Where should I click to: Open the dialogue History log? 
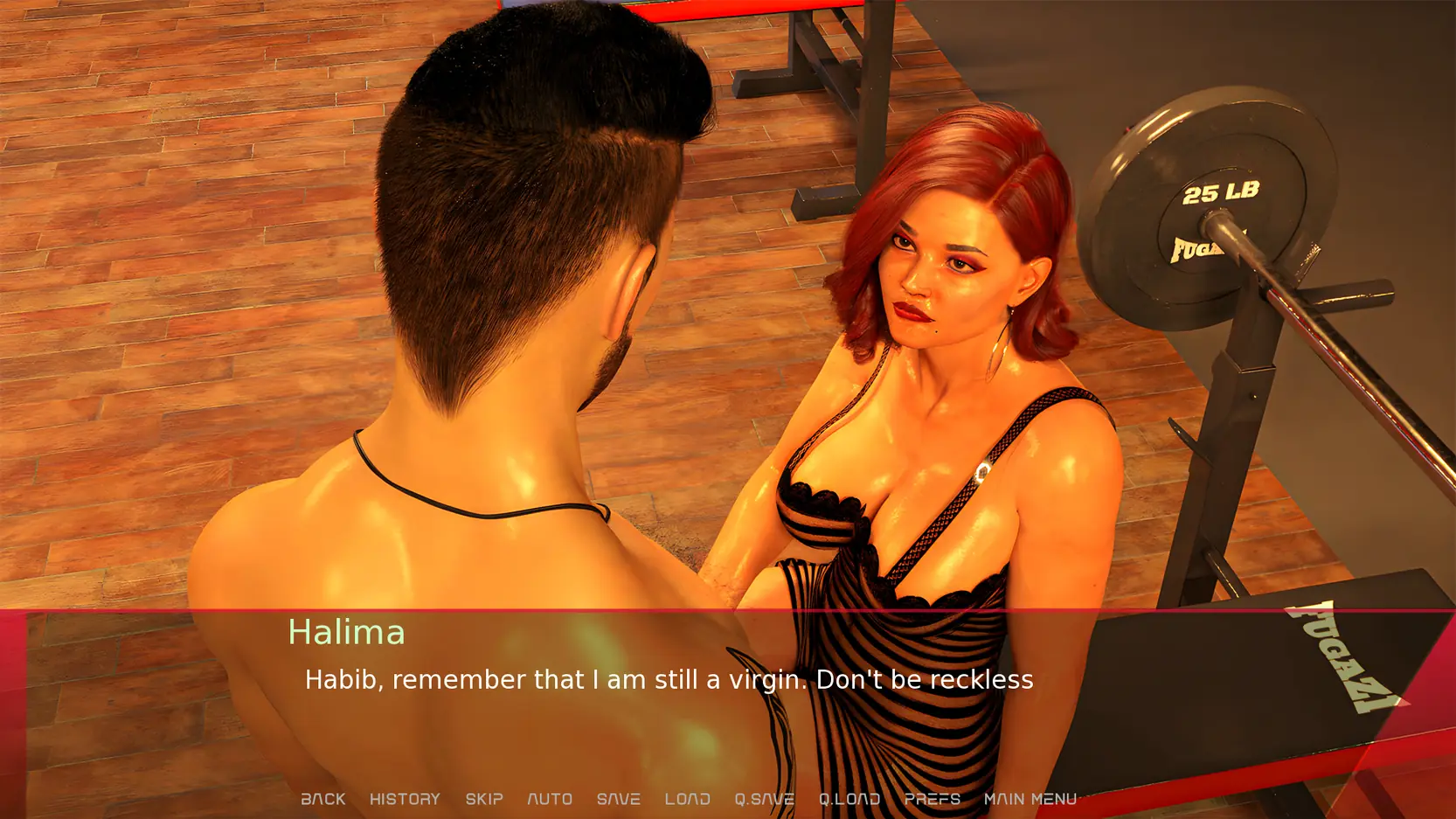(x=405, y=799)
